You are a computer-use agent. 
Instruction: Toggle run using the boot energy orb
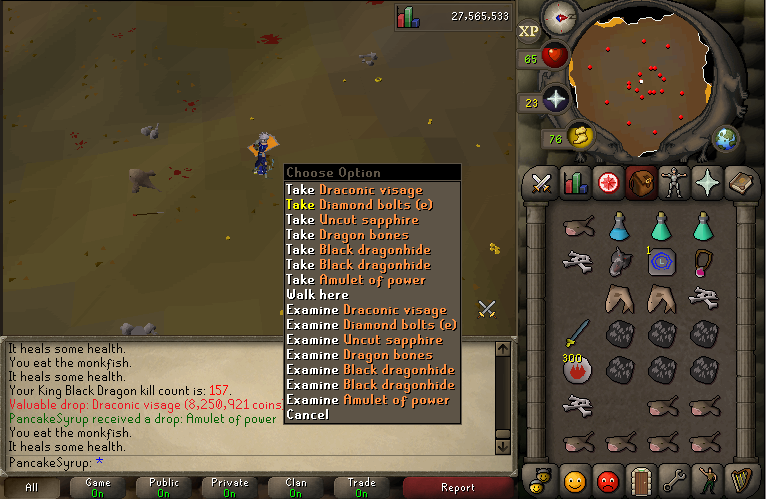[578, 135]
